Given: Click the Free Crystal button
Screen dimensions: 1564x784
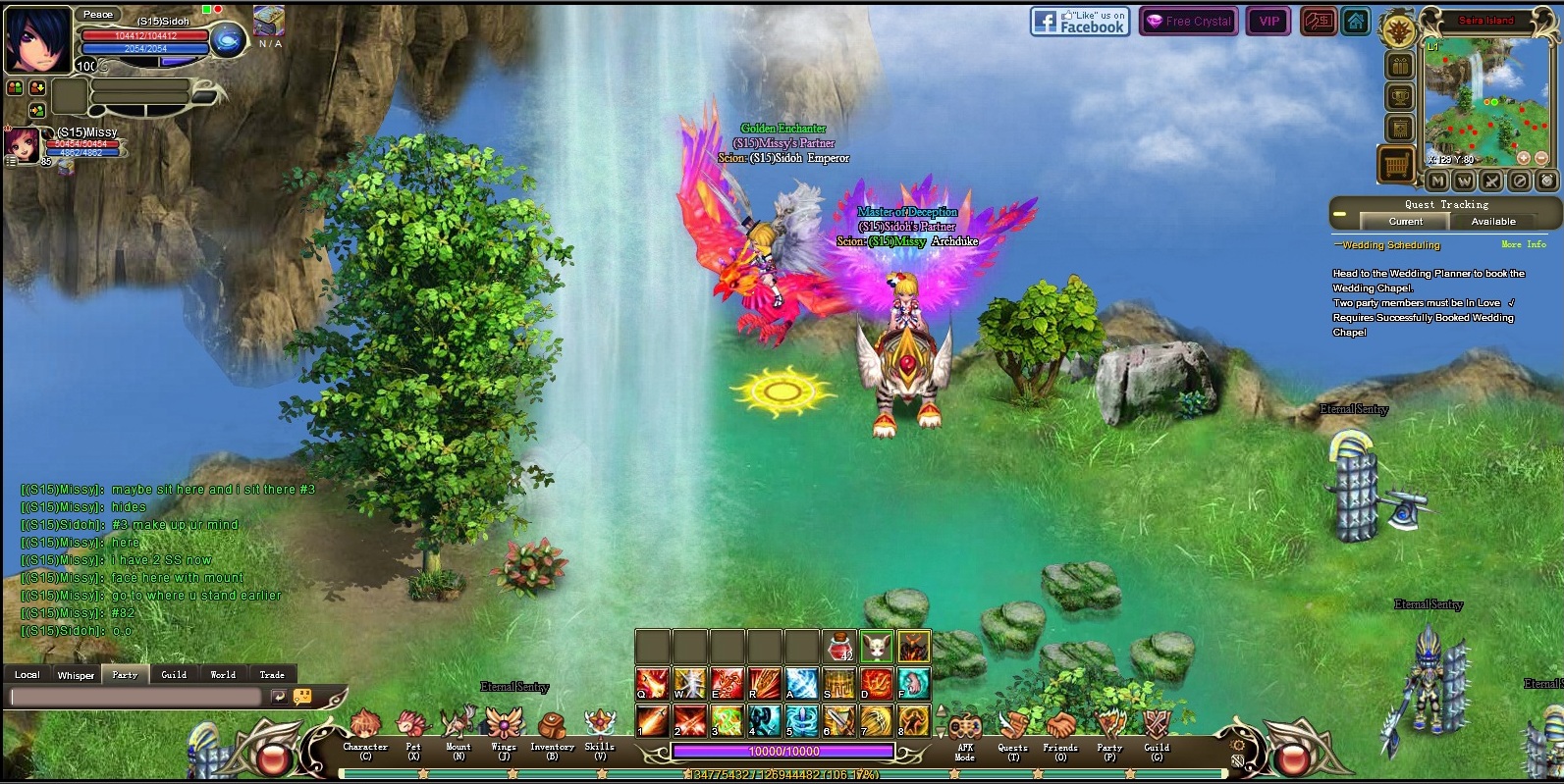Looking at the screenshot, I should [1188, 22].
